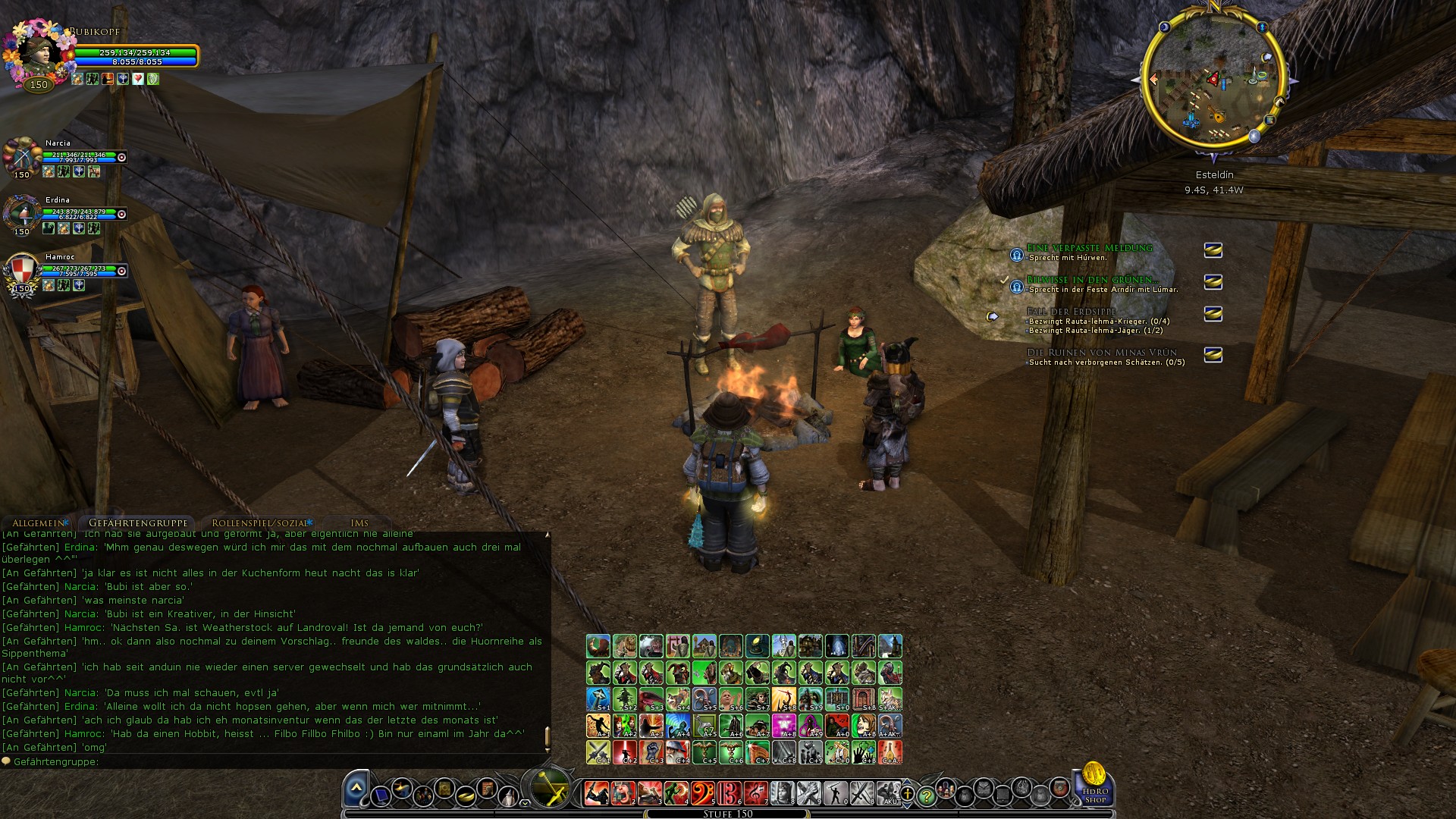Select the Gandalf destiny icon in the toolbar
This screenshot has height=819, width=1456.
point(510,795)
